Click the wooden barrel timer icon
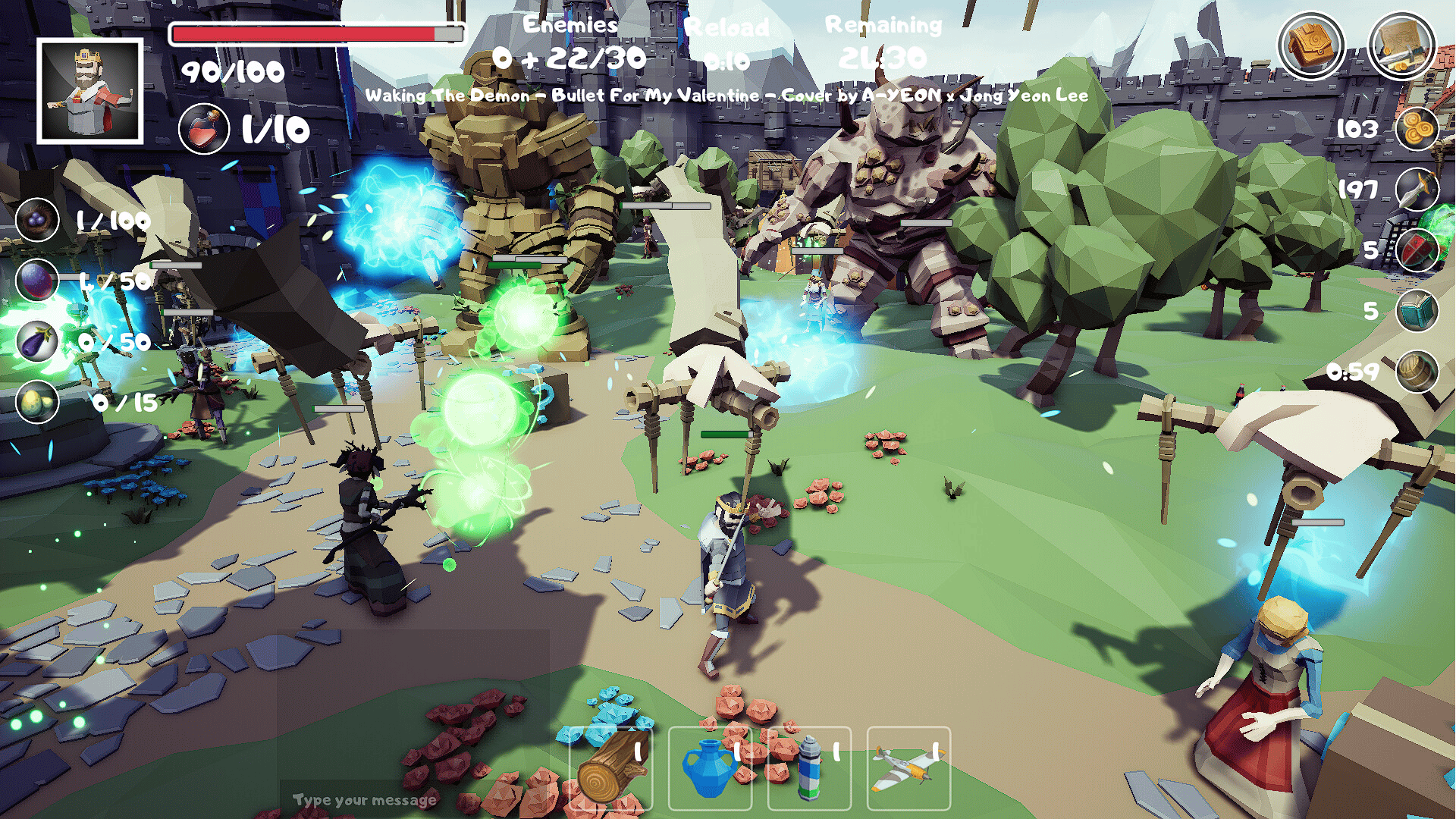This screenshot has height=819, width=1456. [x=1417, y=372]
